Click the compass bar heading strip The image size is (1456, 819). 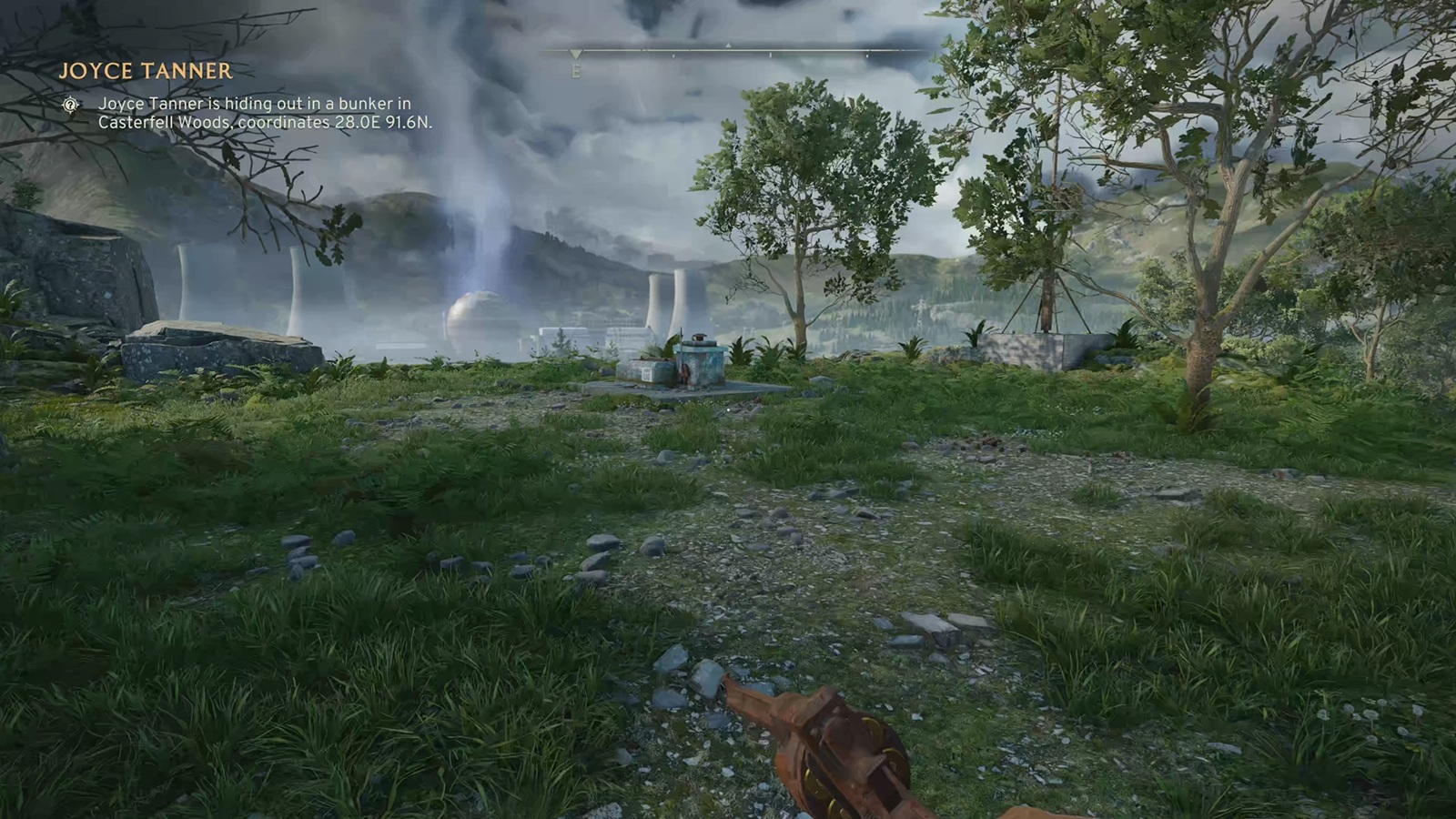click(x=728, y=51)
